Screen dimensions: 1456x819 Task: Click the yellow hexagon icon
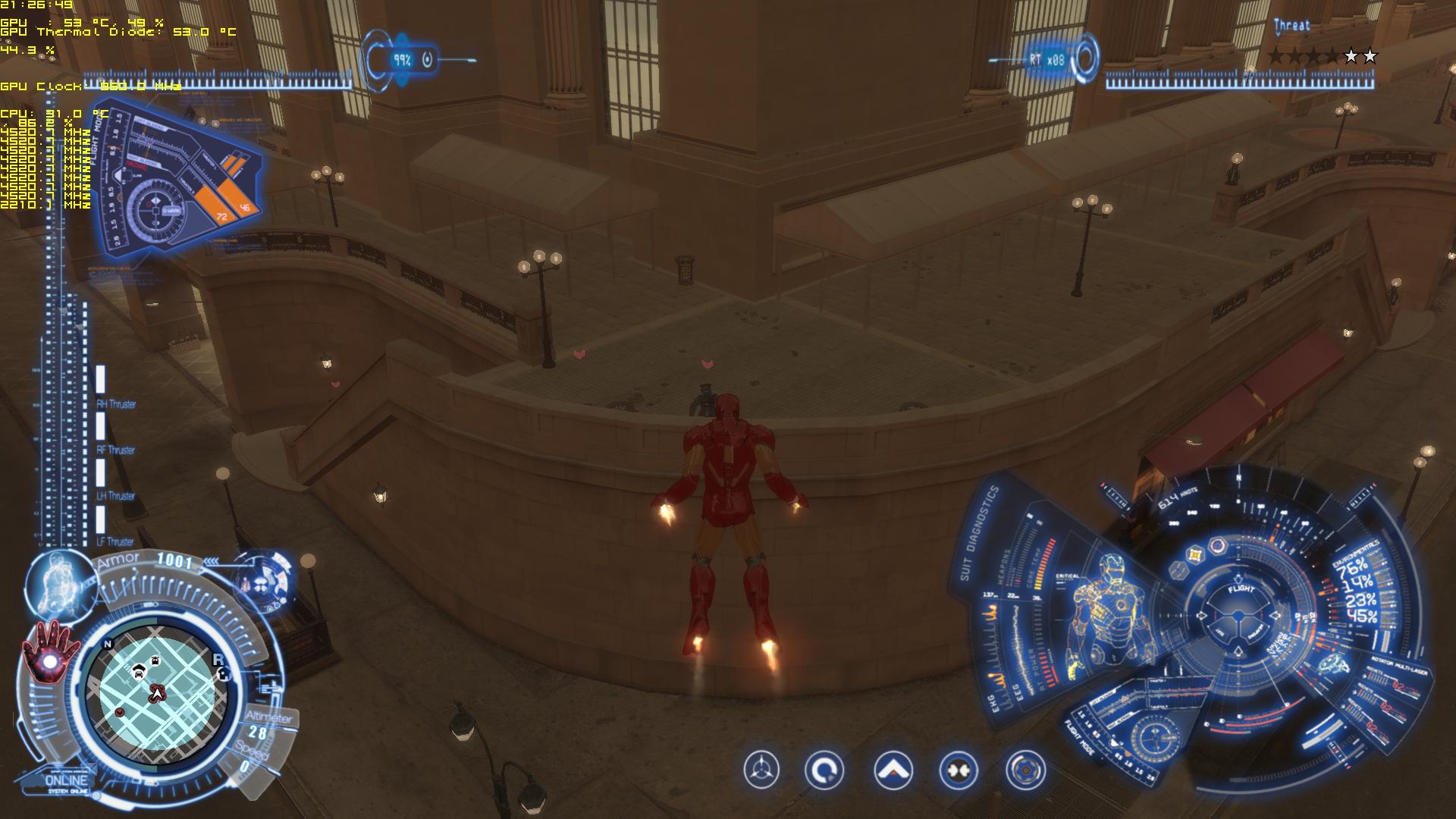tap(1195, 555)
